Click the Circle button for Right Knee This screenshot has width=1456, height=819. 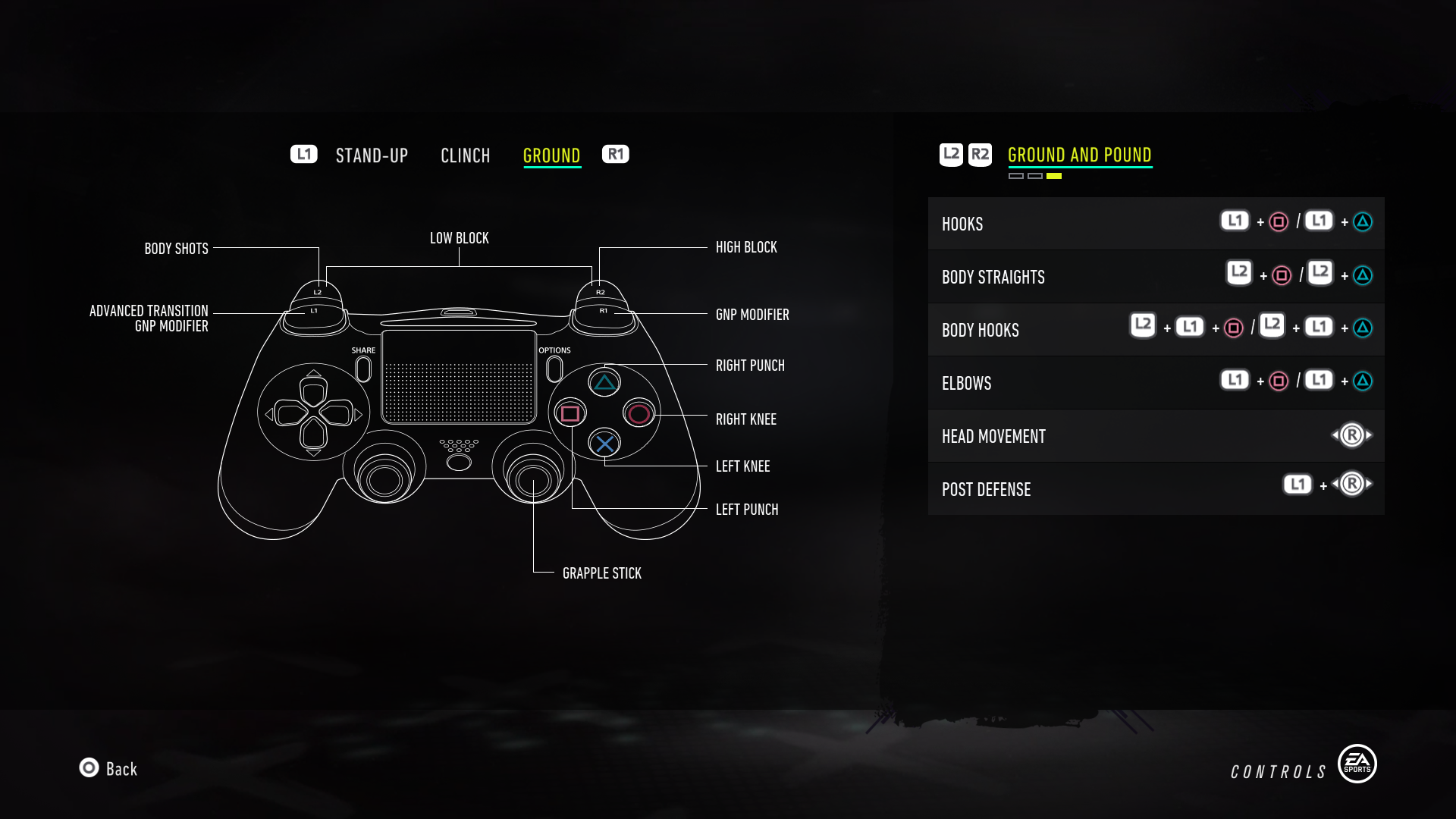pyautogui.click(x=639, y=413)
